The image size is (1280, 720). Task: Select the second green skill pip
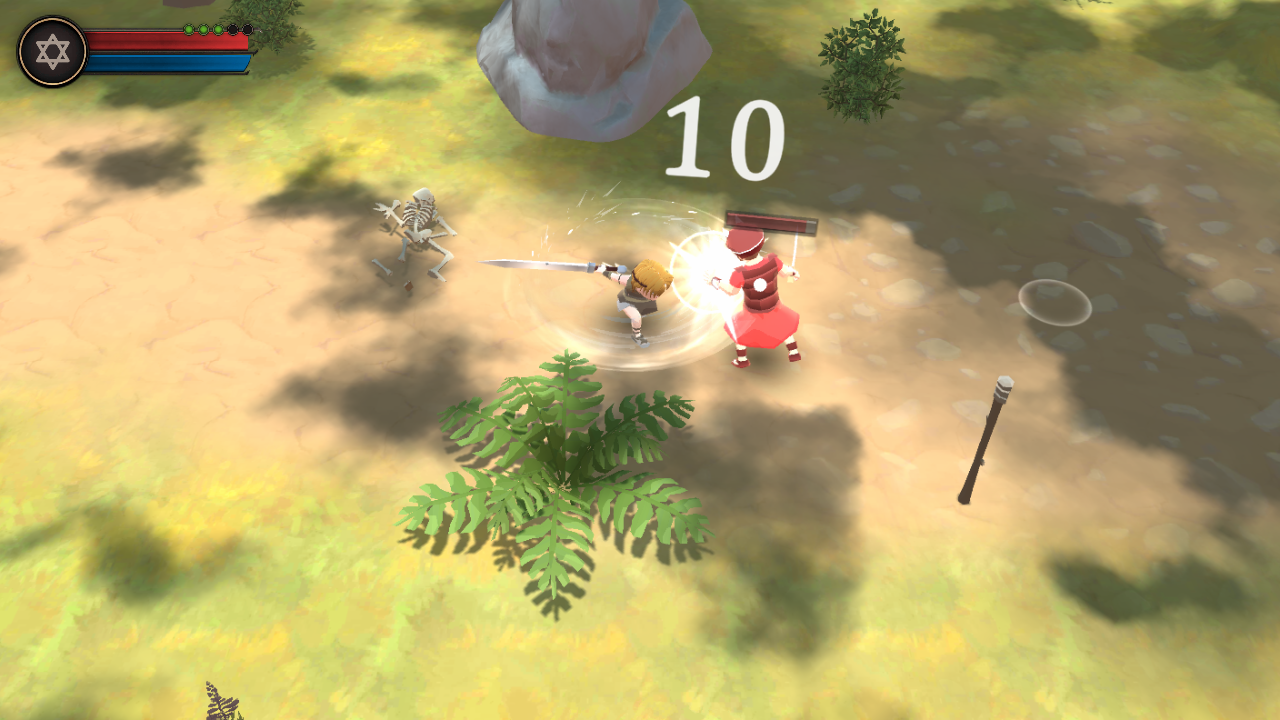coord(203,30)
